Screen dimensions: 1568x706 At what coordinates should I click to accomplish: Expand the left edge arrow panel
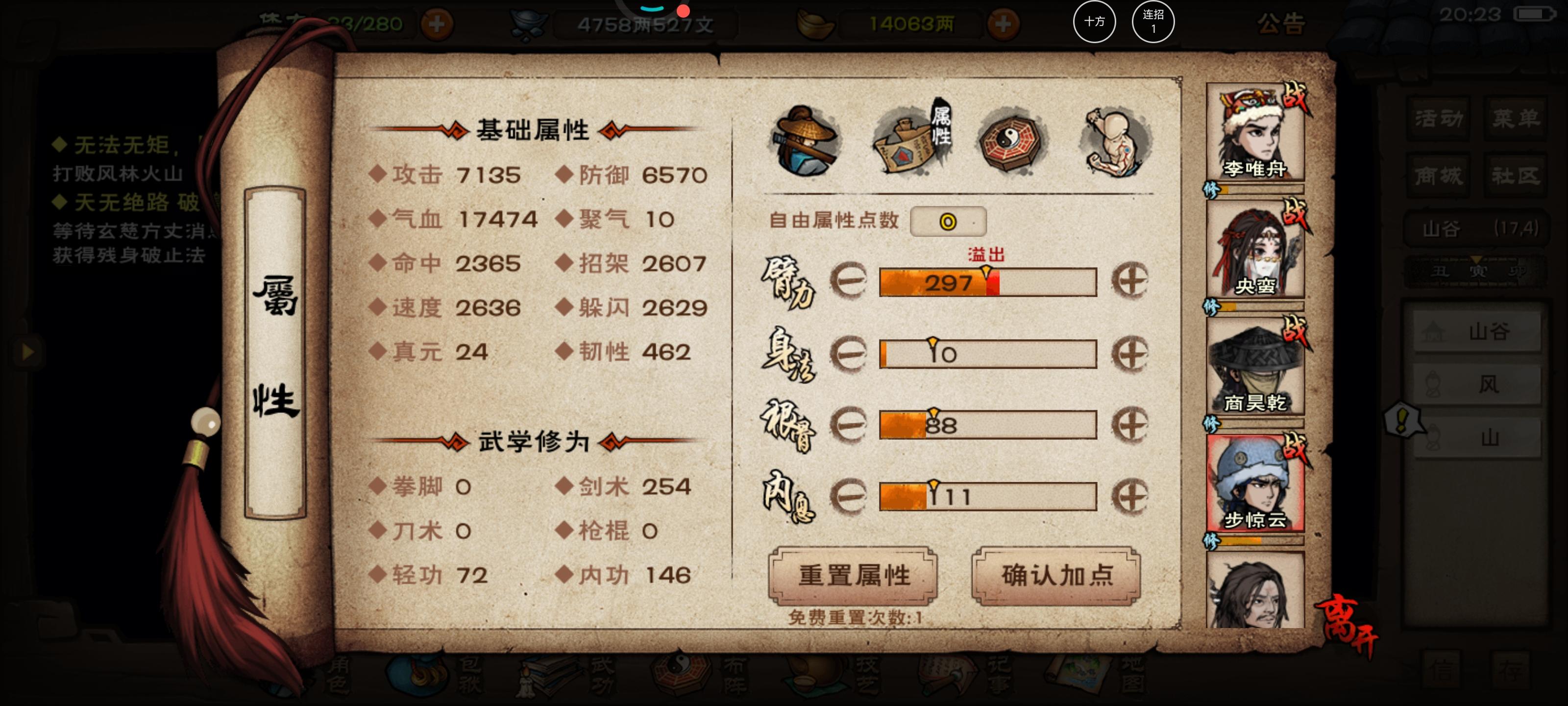click(27, 351)
